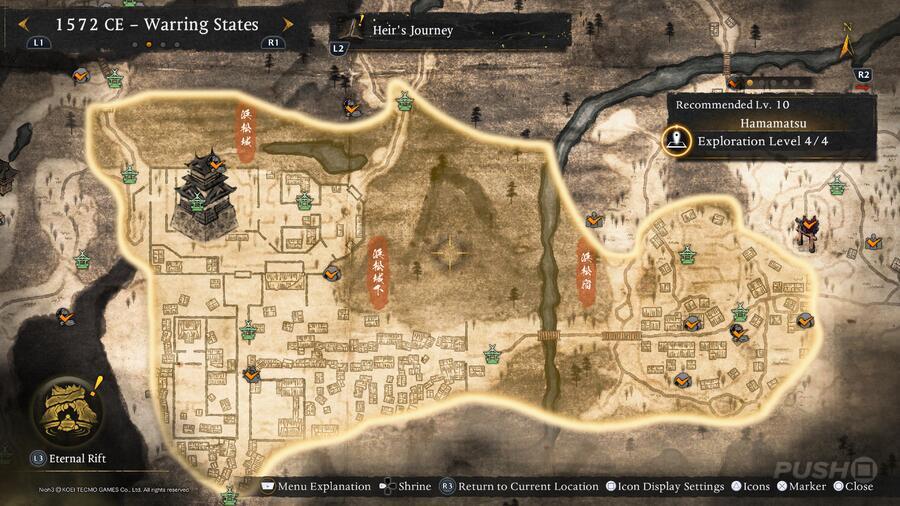Open the Icons list
This screenshot has width=900, height=506.
click(x=749, y=487)
